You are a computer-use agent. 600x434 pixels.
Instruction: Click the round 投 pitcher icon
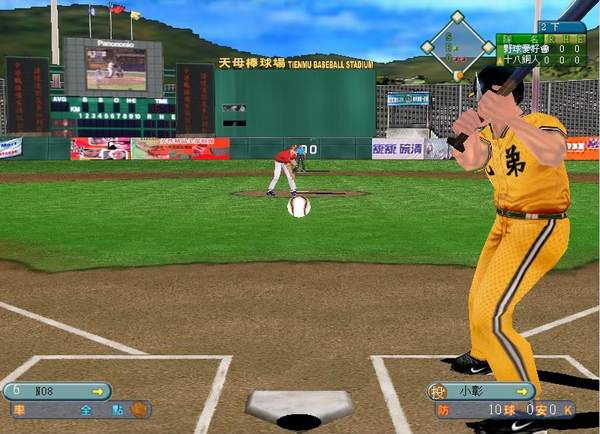(x=436, y=391)
